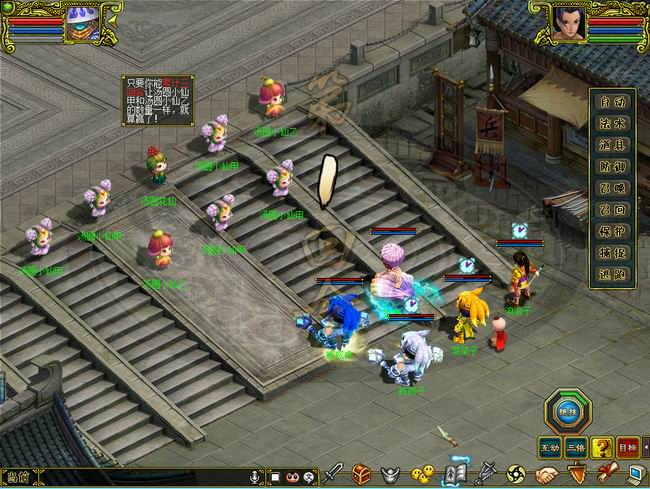Click the red 目标 target button
This screenshot has width=650, height=489.
[x=628, y=447]
